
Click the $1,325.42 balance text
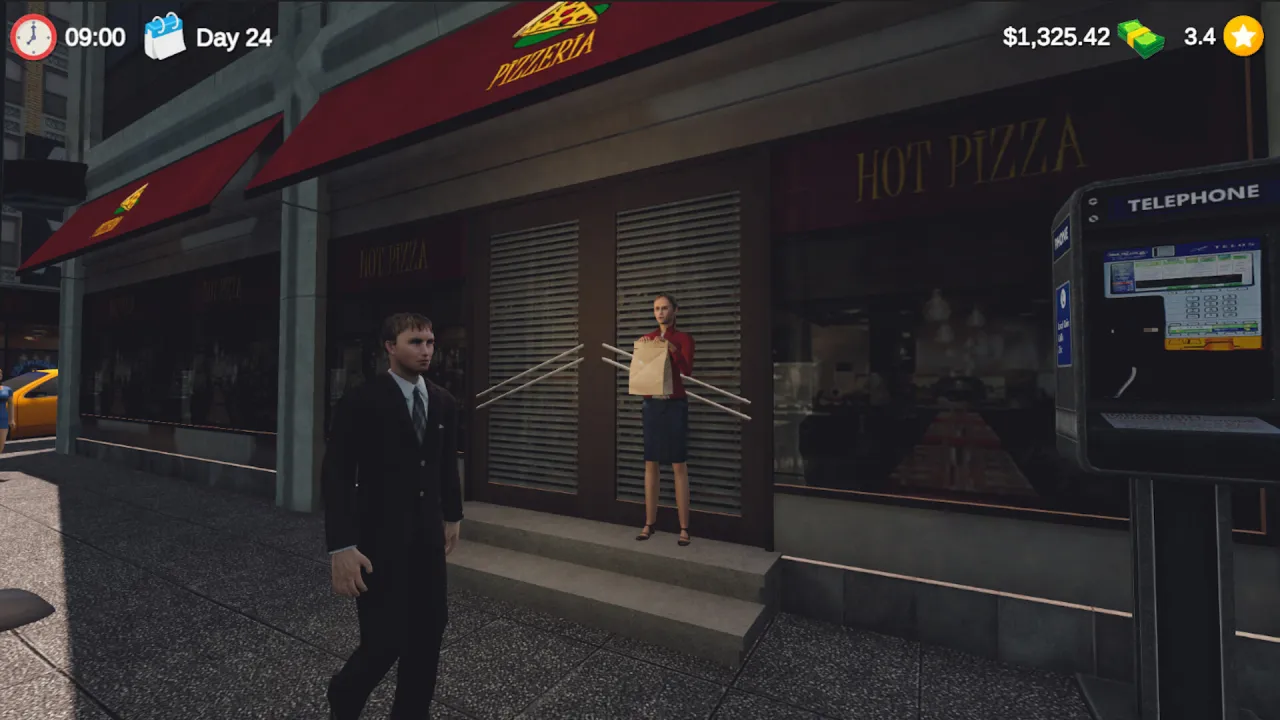(x=1056, y=37)
